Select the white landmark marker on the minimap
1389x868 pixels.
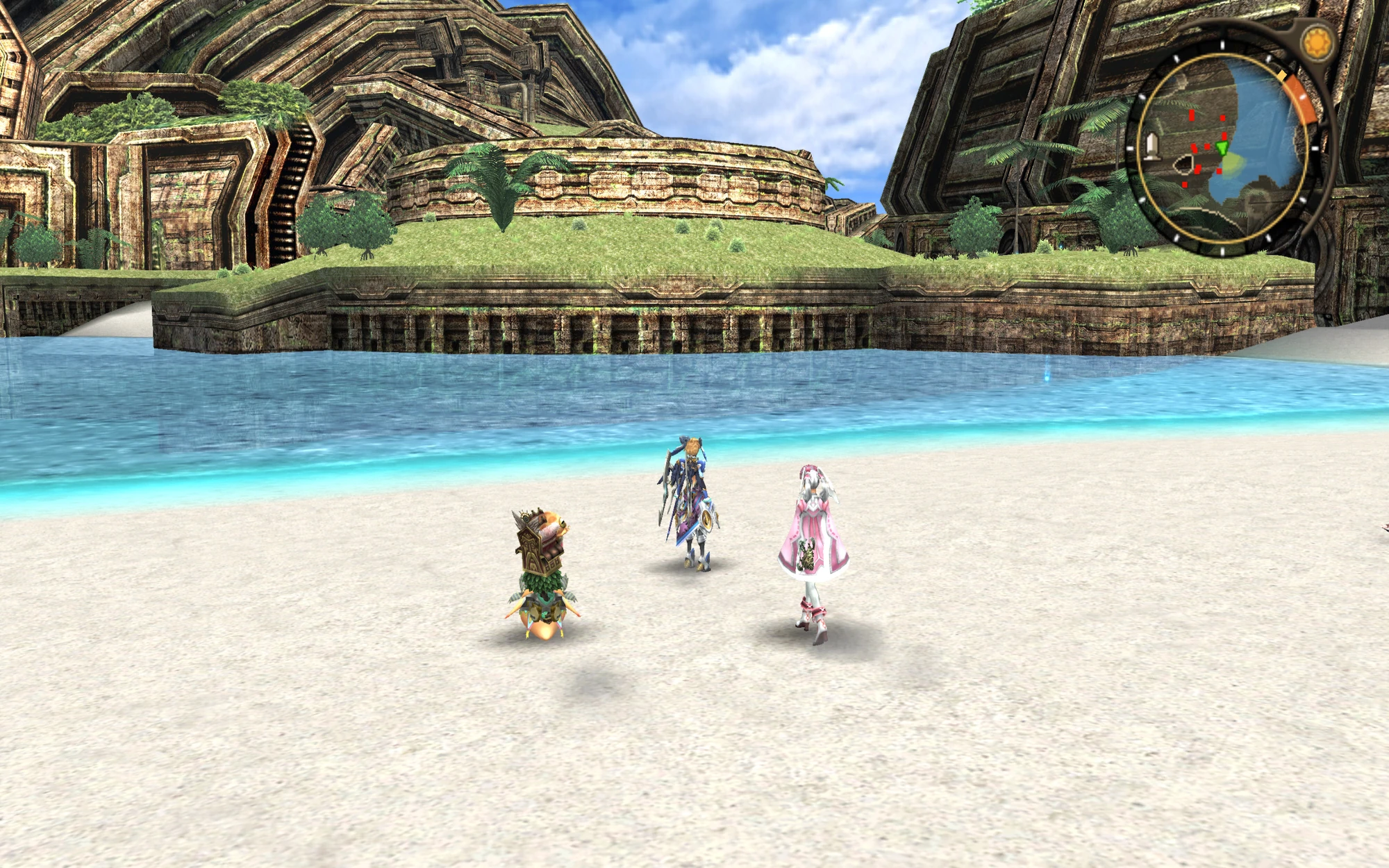coord(1154,147)
